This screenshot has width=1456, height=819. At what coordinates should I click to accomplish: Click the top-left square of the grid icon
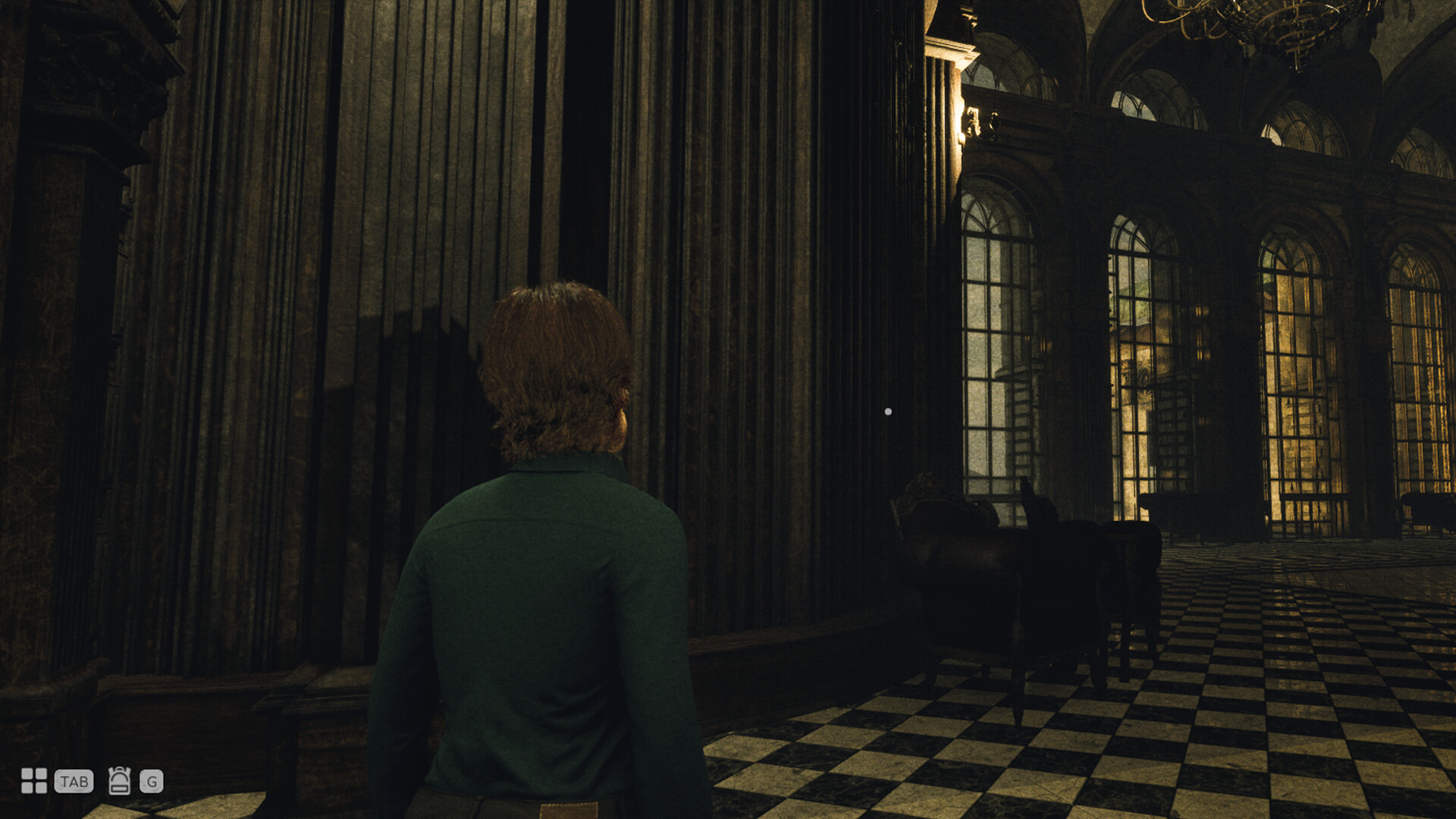[x=27, y=774]
